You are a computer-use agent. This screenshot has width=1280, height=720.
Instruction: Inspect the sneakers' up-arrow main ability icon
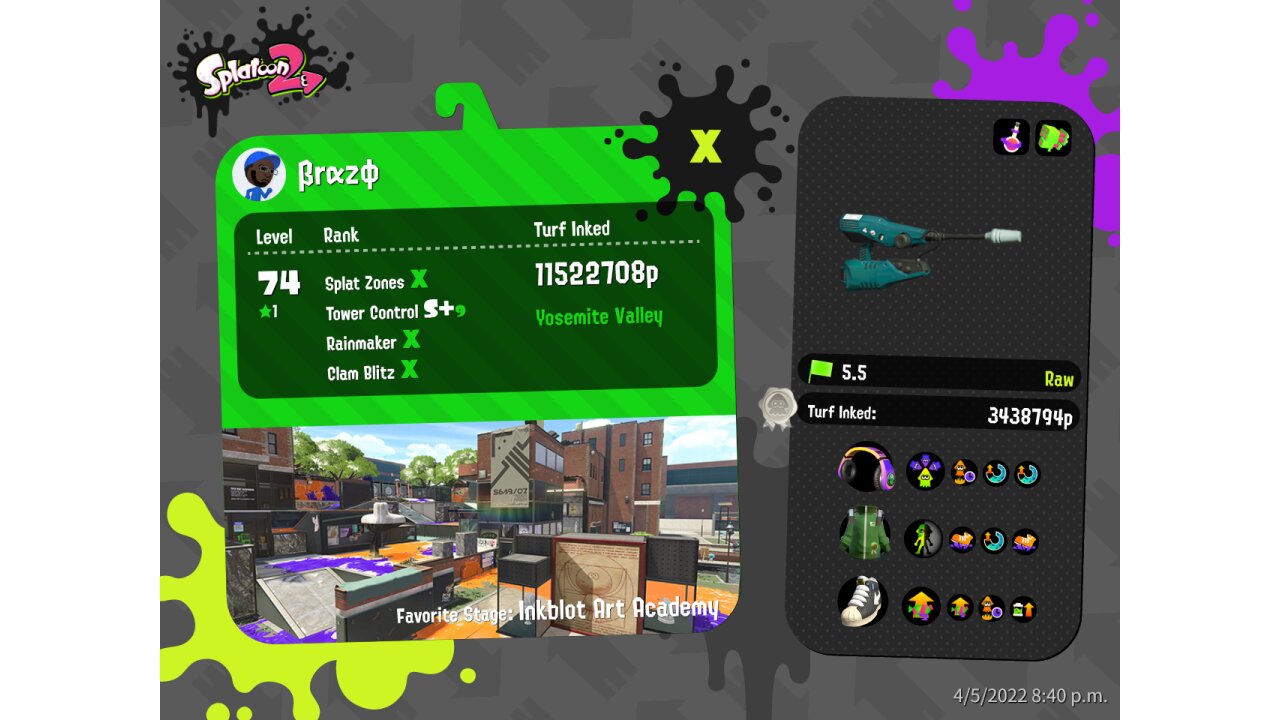921,606
